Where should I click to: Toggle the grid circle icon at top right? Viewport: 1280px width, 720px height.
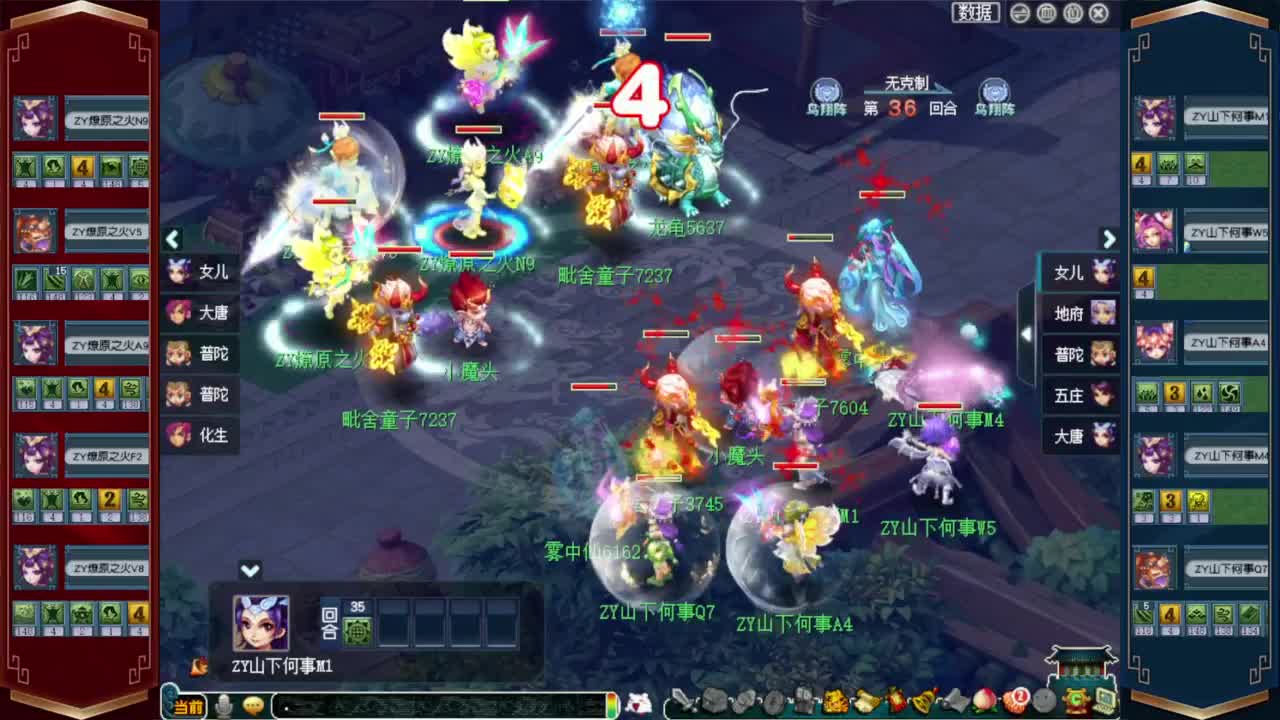pos(1048,13)
